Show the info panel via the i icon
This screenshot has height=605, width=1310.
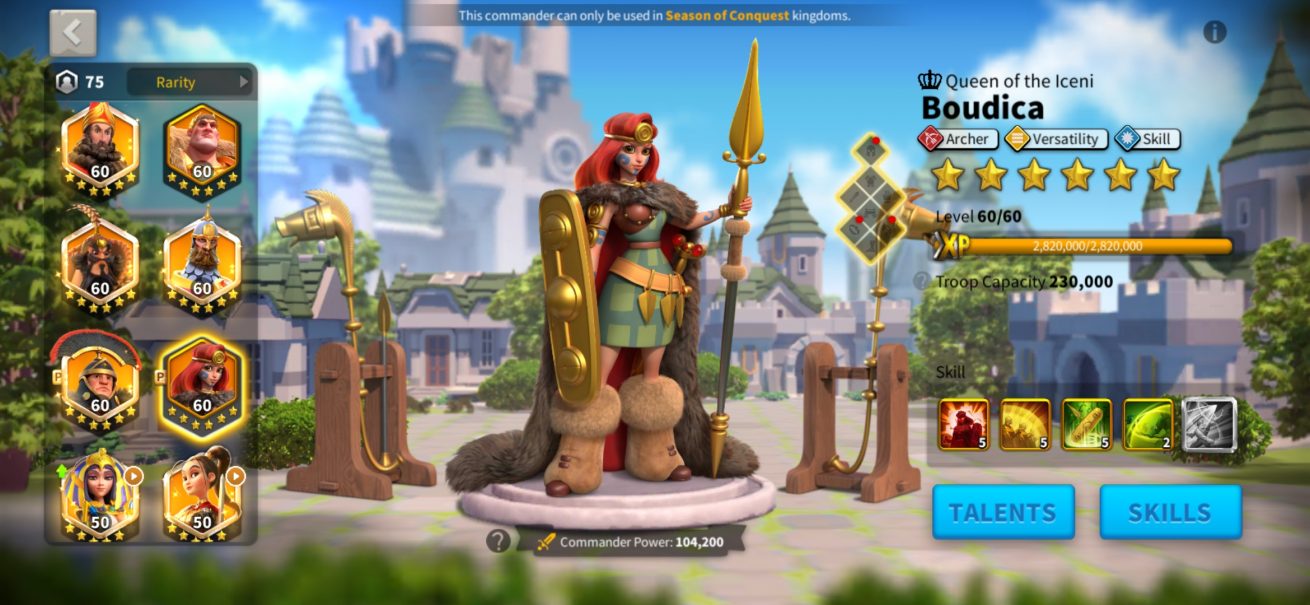pyautogui.click(x=1215, y=32)
